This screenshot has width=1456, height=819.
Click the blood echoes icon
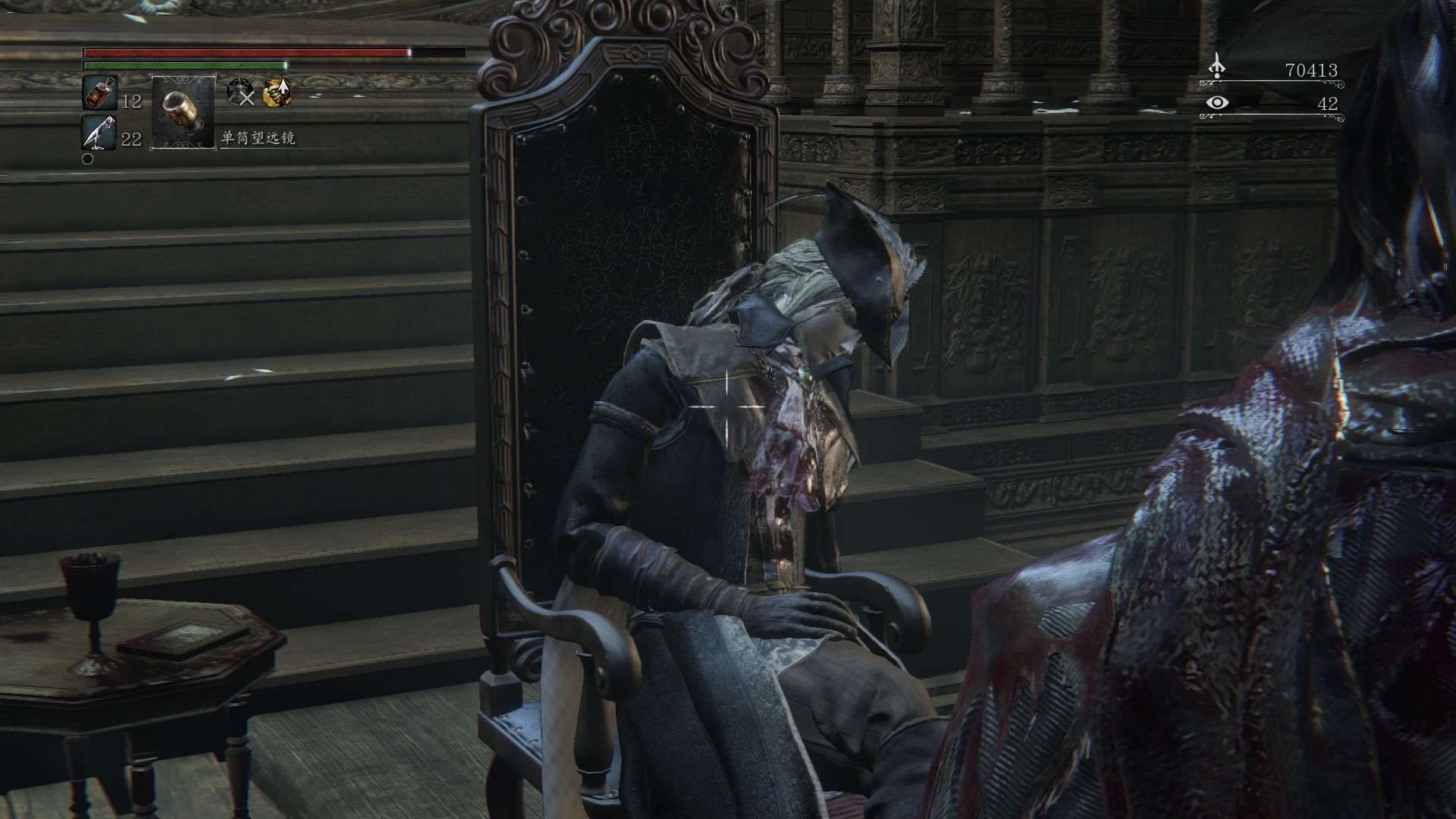click(1216, 67)
